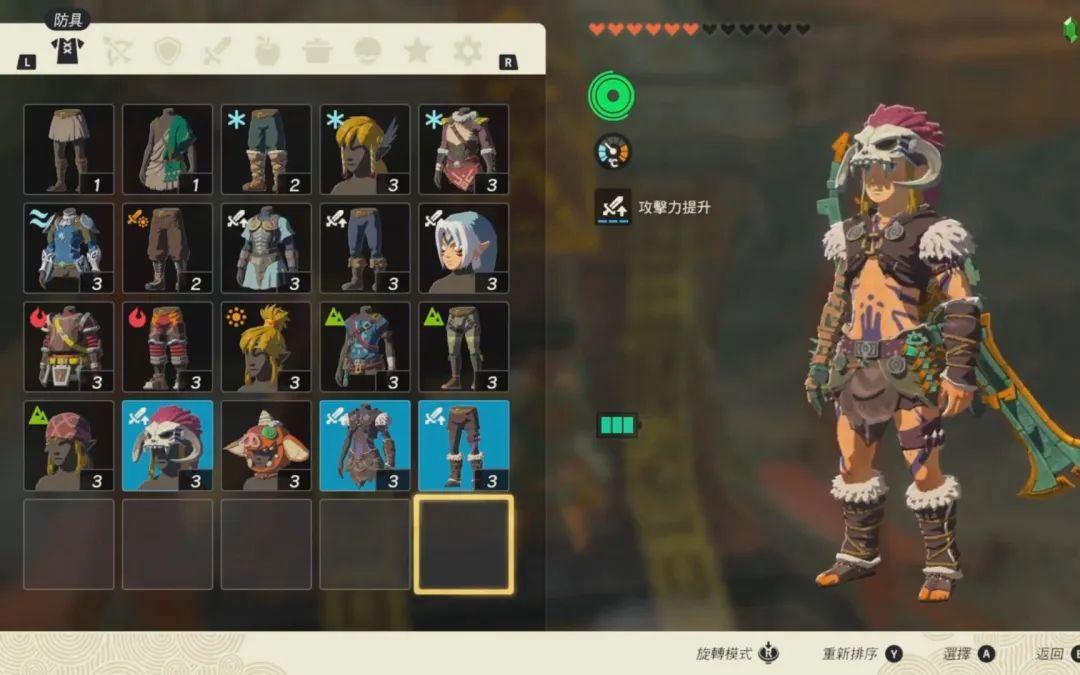This screenshot has height=675, width=1080.
Task: Choose the Snowquill Tunic chest slot
Action: (464, 149)
